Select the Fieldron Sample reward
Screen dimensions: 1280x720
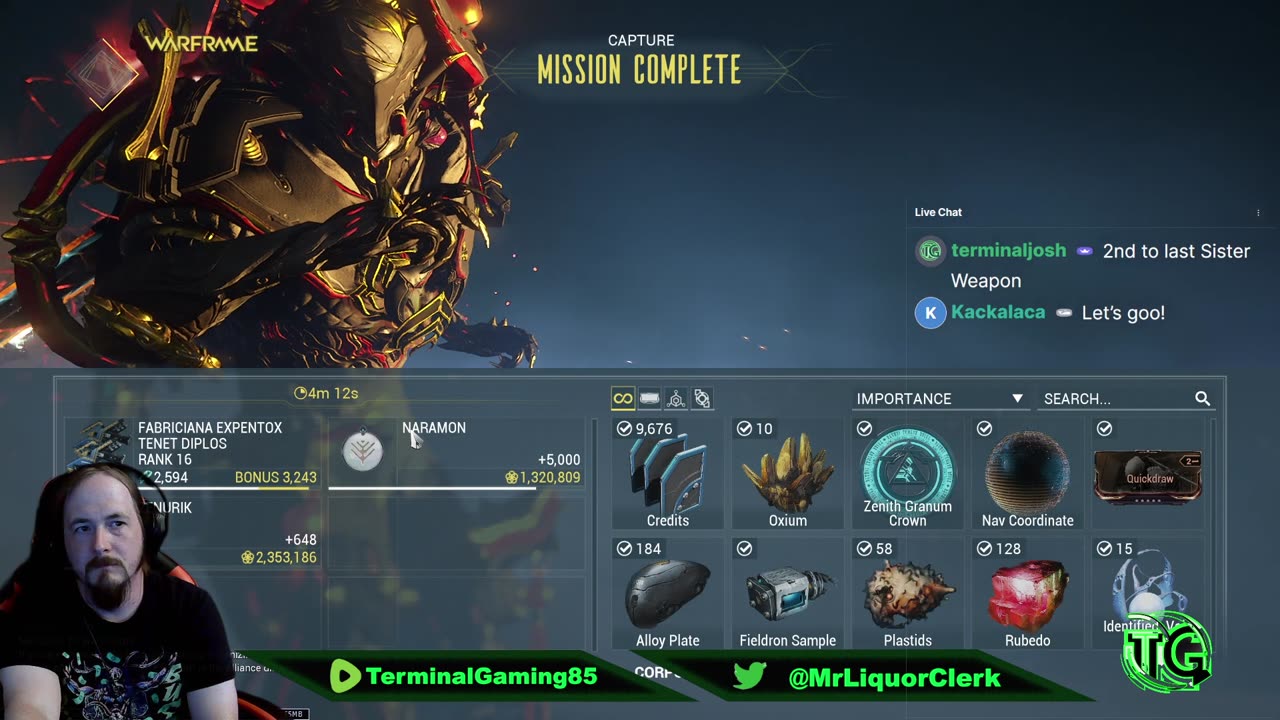[787, 594]
